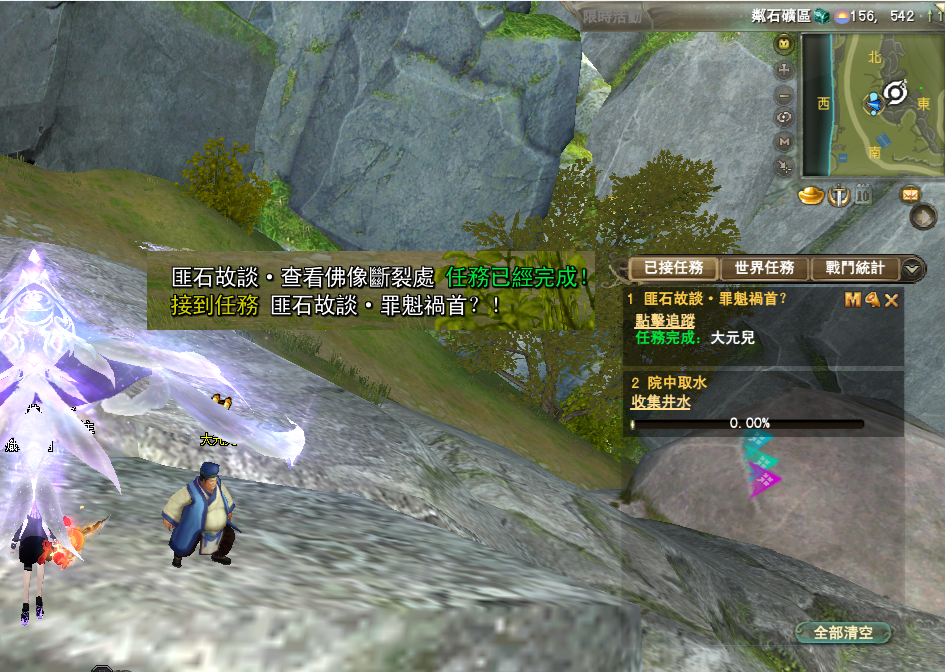Click the treasure chest icon beside 鄴石礦區
The image size is (945, 672).
pyautogui.click(x=820, y=16)
